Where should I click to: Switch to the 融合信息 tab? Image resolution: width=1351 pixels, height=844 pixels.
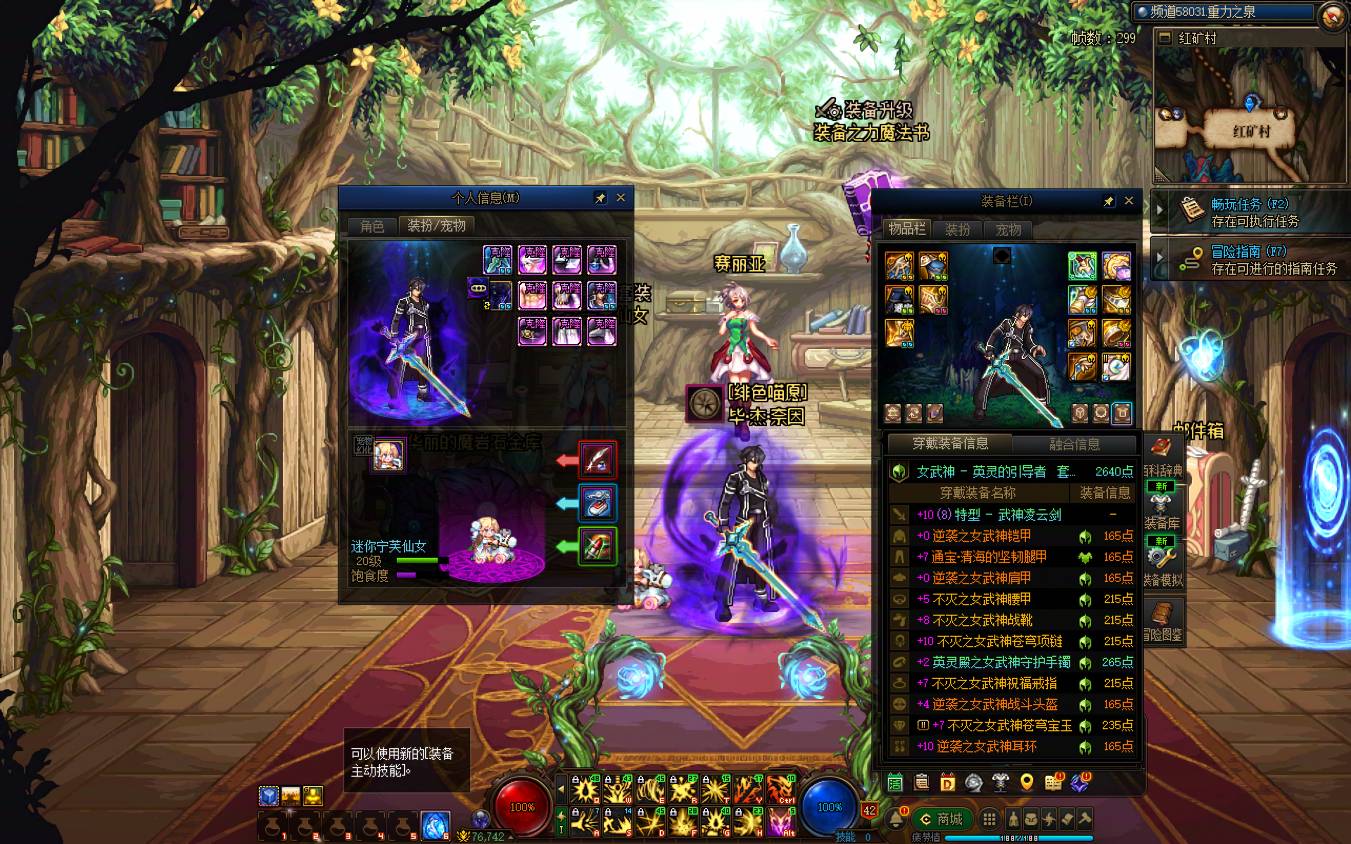point(1074,444)
